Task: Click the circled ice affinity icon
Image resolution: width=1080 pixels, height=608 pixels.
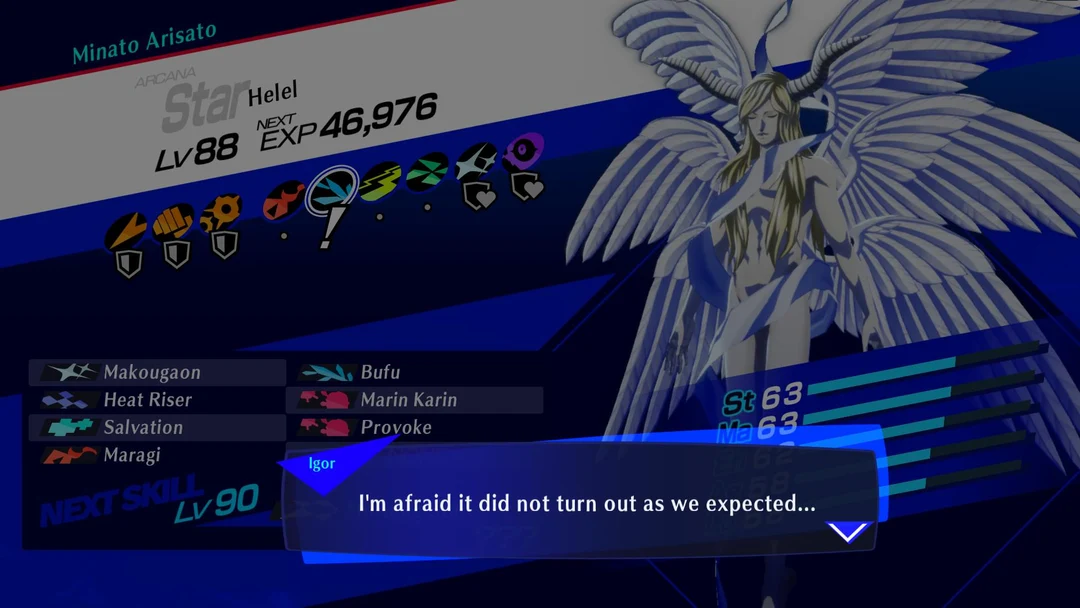Action: (x=331, y=190)
